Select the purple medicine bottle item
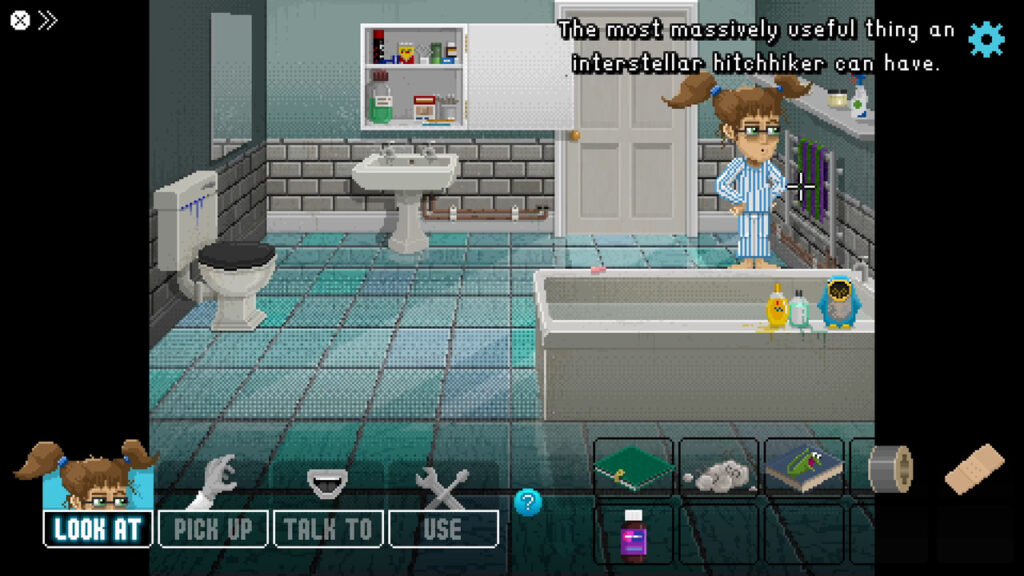This screenshot has height=576, width=1024. click(x=634, y=536)
